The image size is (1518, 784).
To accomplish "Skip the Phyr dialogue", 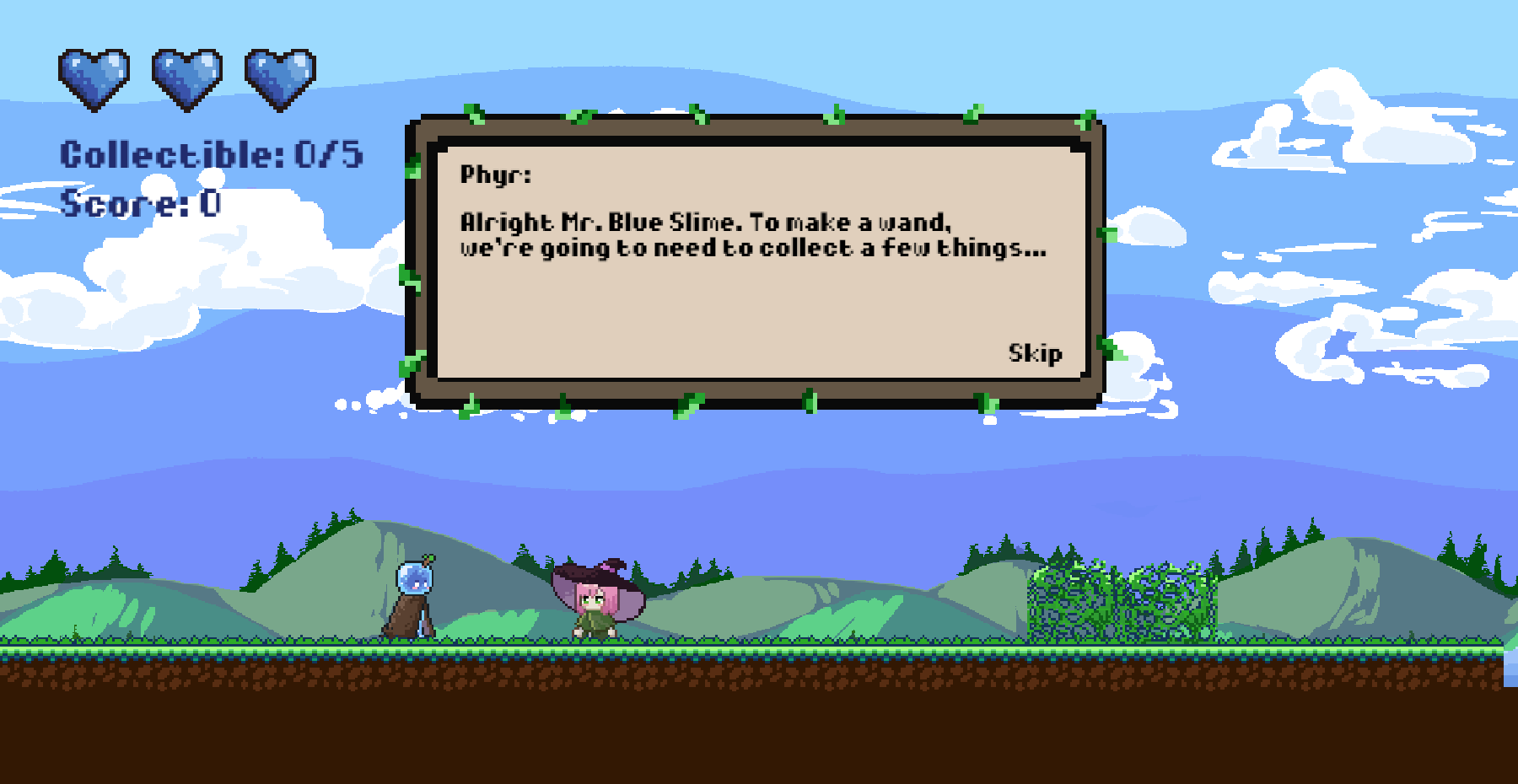I will (x=1035, y=353).
